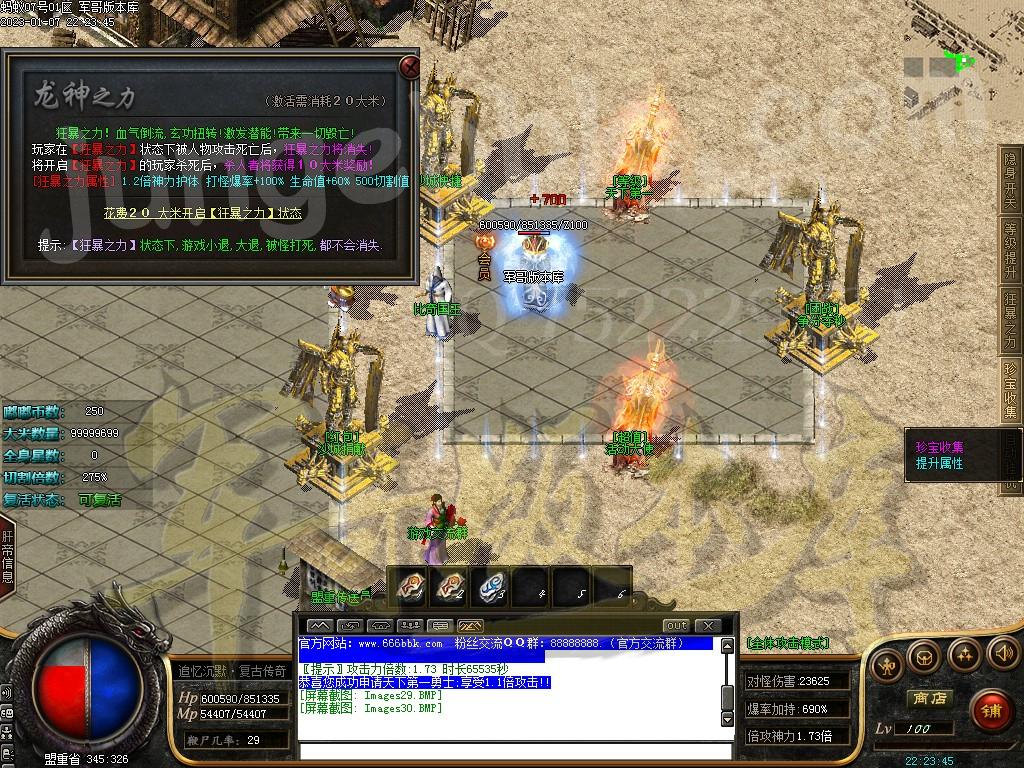Select the 狂暴之力 side tab
The height and width of the screenshot is (768, 1024).
pos(1010,320)
